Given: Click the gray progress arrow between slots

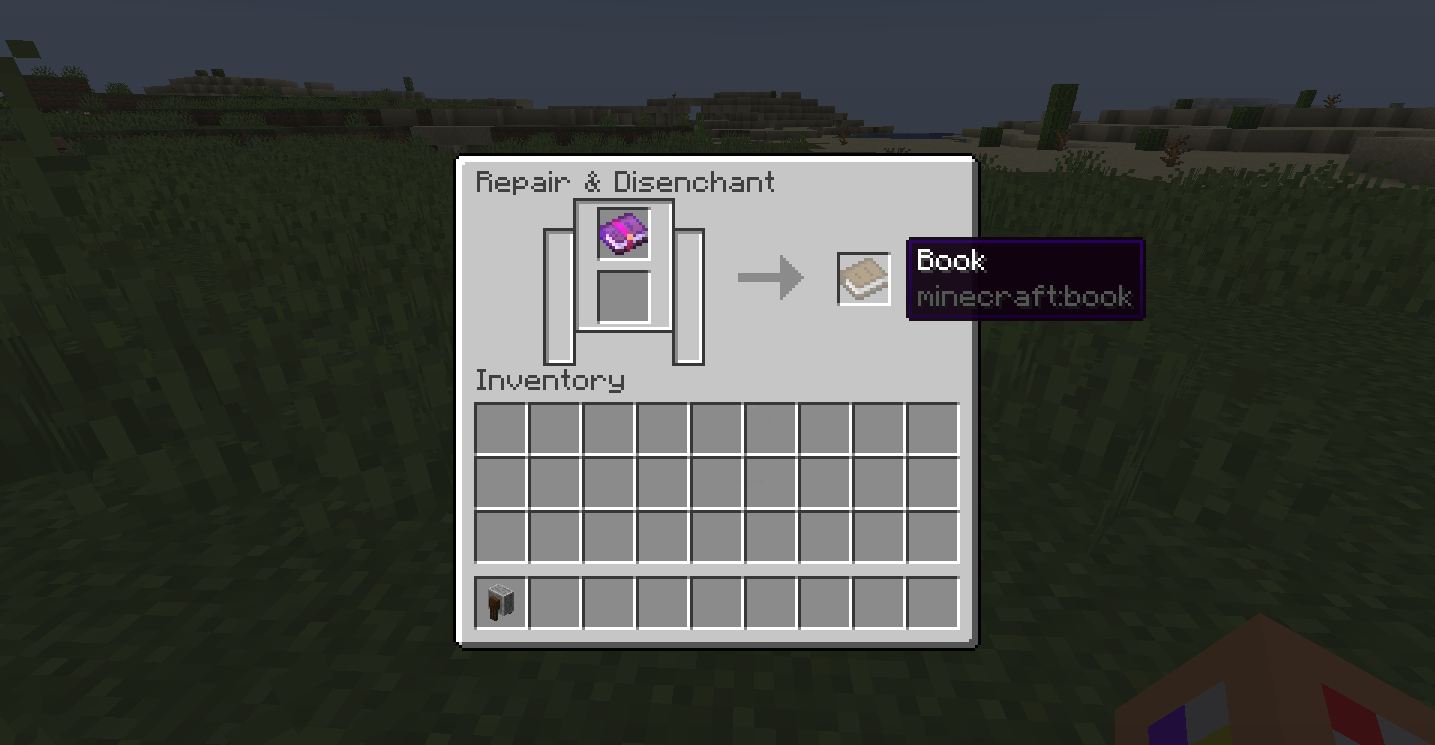Looking at the screenshot, I should pyautogui.click(x=770, y=277).
